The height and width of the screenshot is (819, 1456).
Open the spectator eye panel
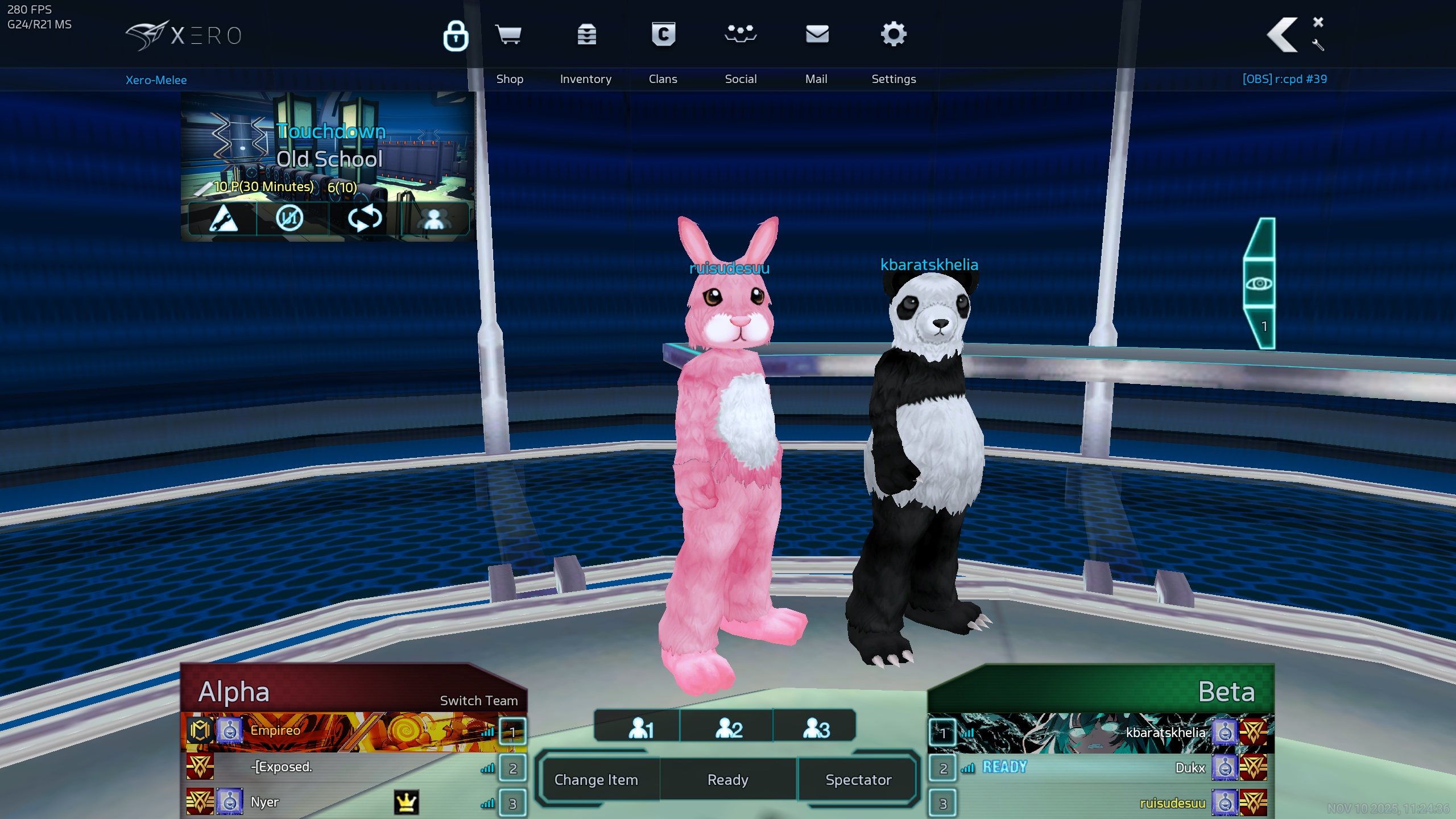(x=1259, y=283)
